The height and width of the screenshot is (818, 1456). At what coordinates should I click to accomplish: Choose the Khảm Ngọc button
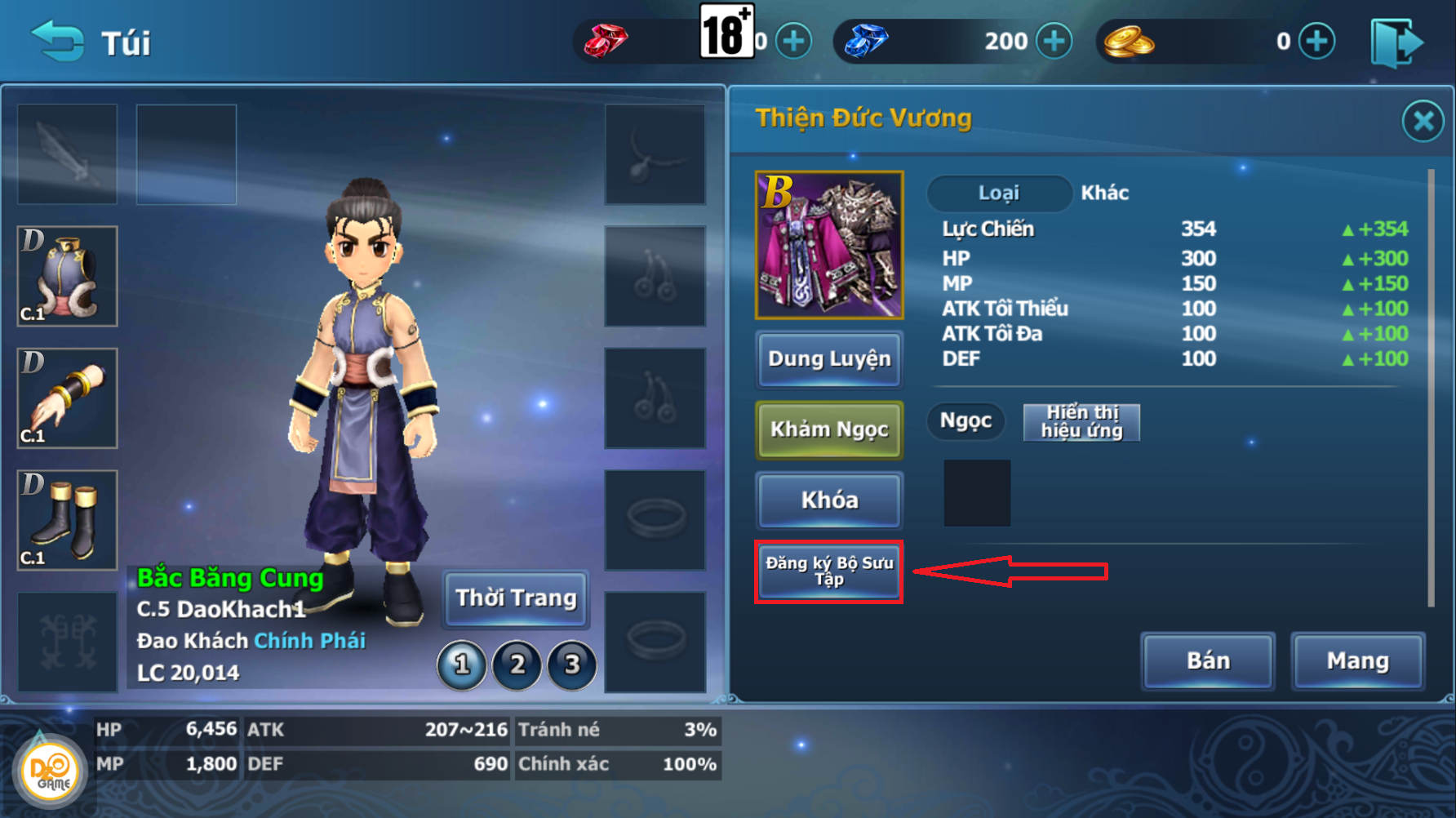point(829,429)
